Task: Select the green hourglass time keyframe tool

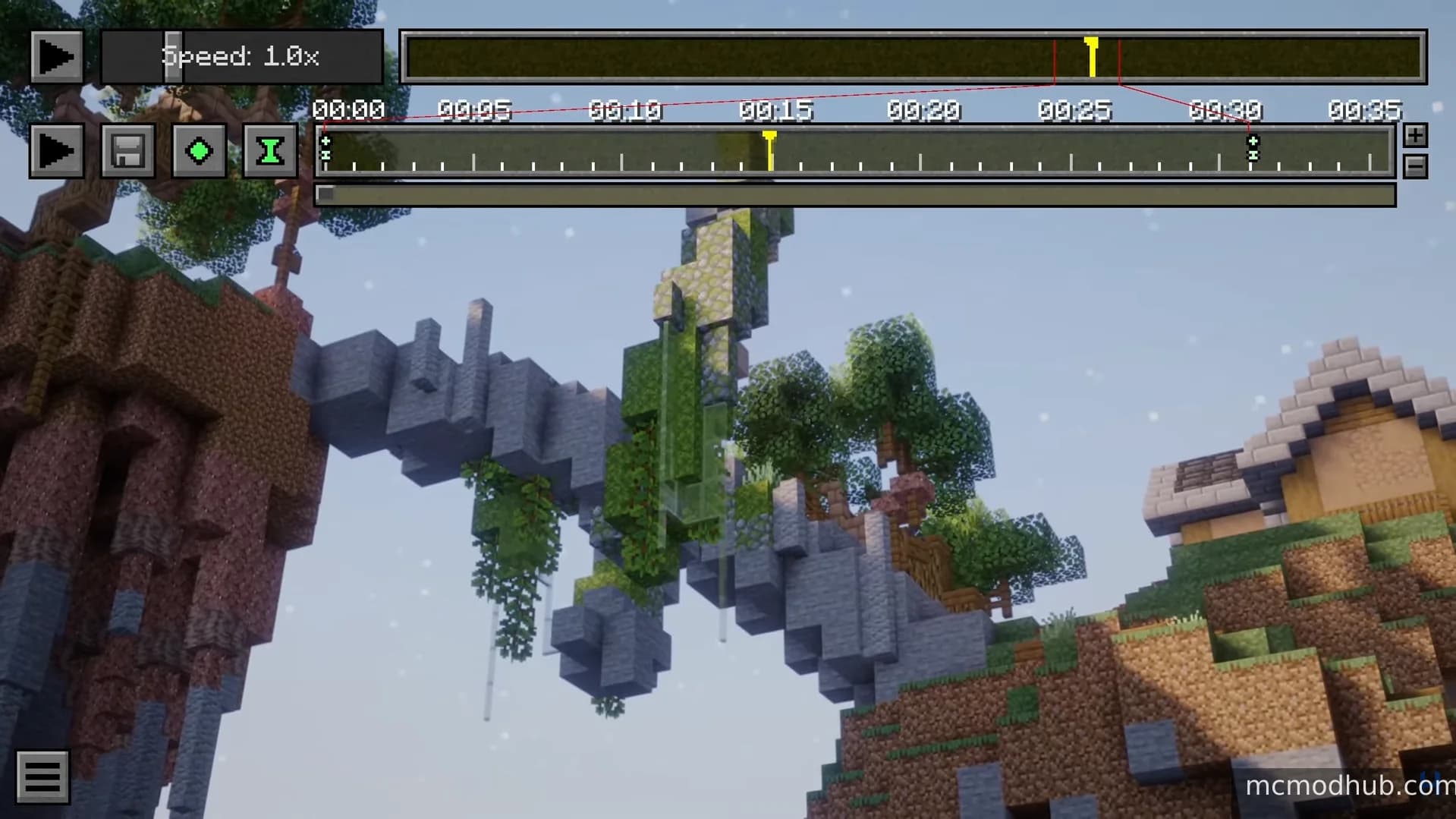Action: click(x=270, y=150)
